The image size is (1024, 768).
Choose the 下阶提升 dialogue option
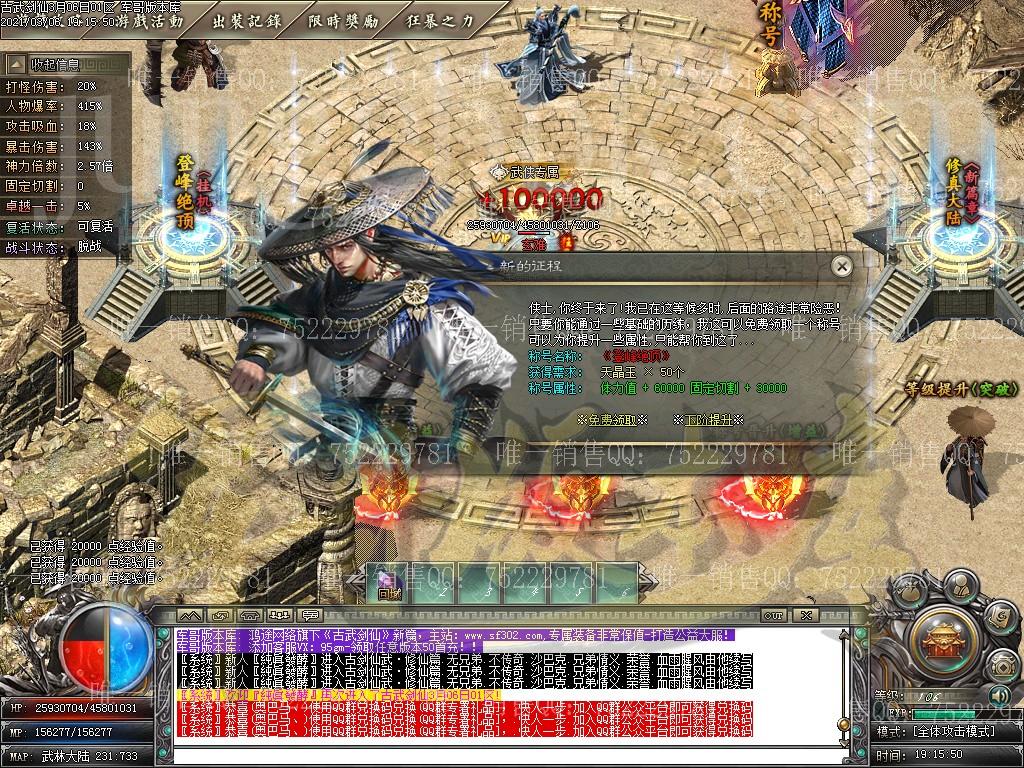[x=708, y=420]
